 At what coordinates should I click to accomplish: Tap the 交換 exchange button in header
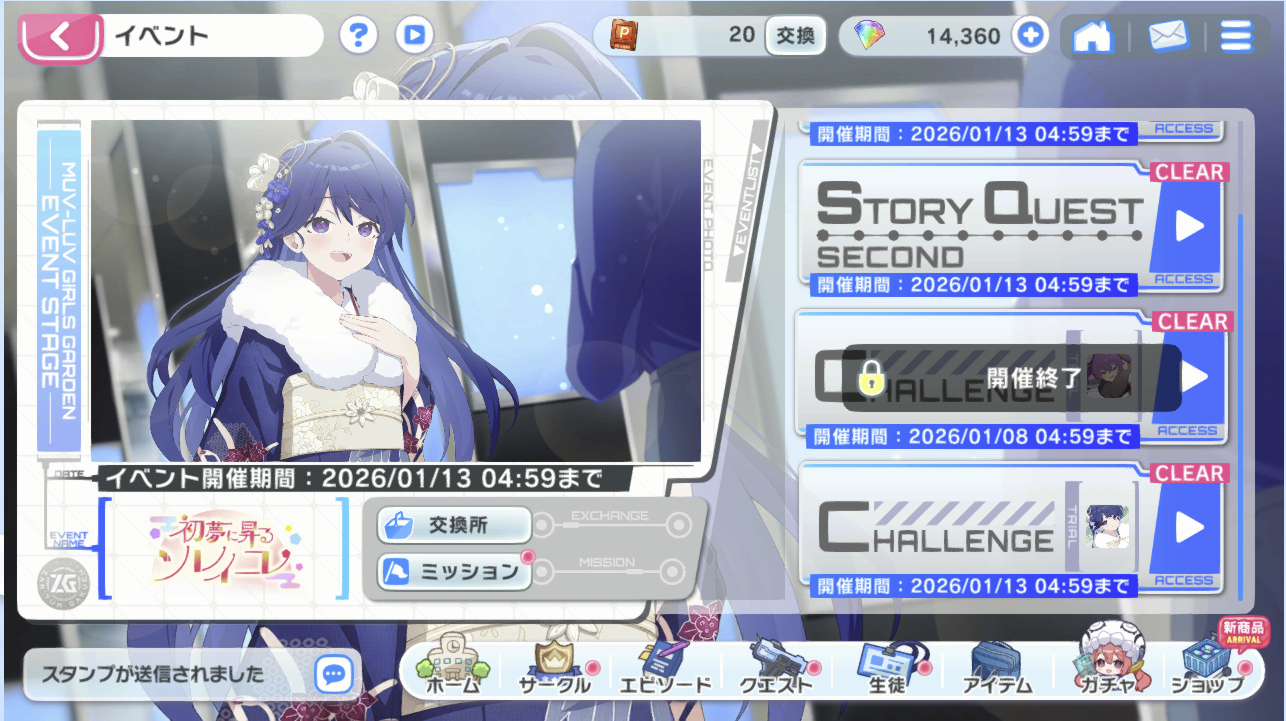coord(795,36)
